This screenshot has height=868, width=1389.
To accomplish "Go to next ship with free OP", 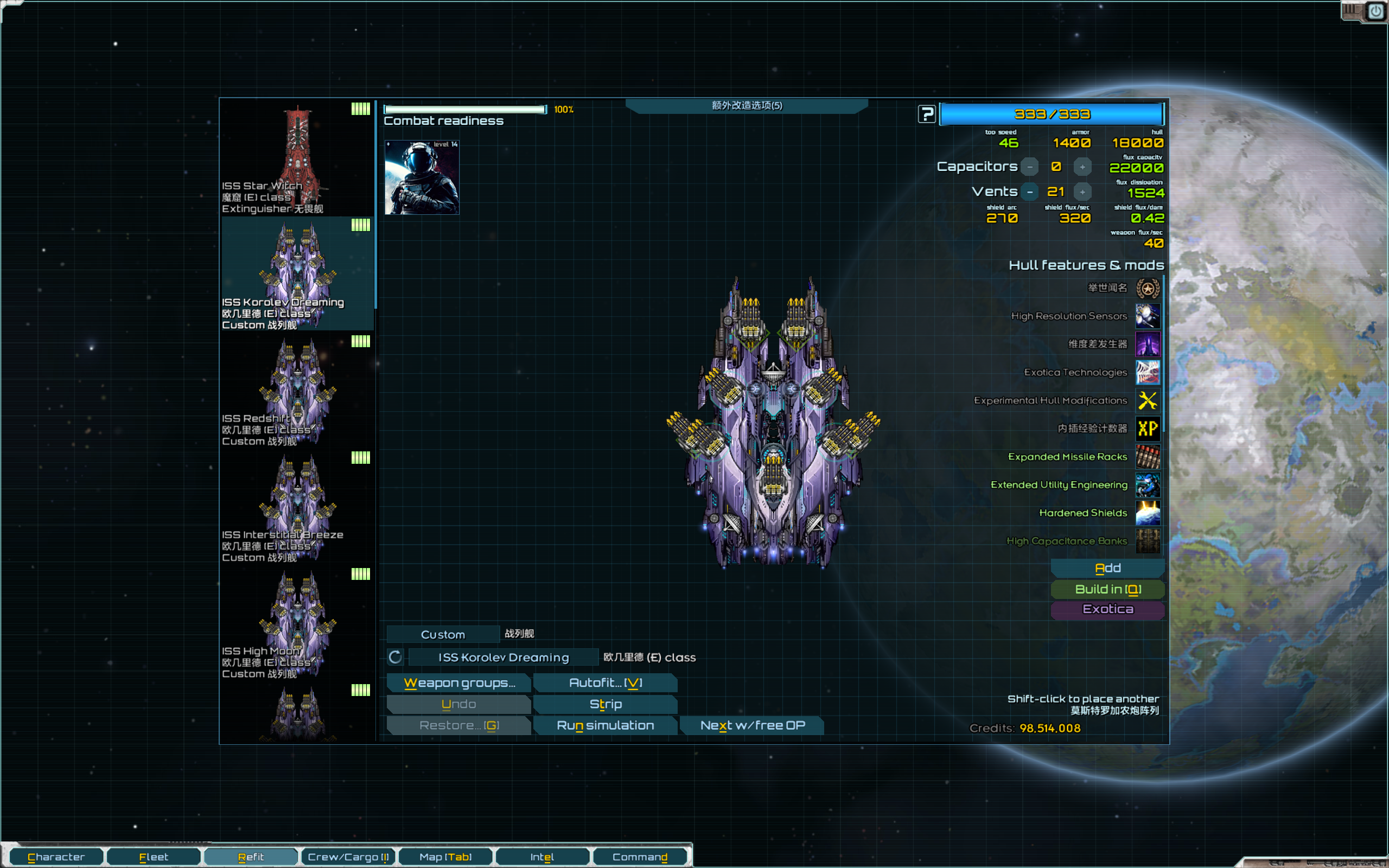I will tap(752, 725).
